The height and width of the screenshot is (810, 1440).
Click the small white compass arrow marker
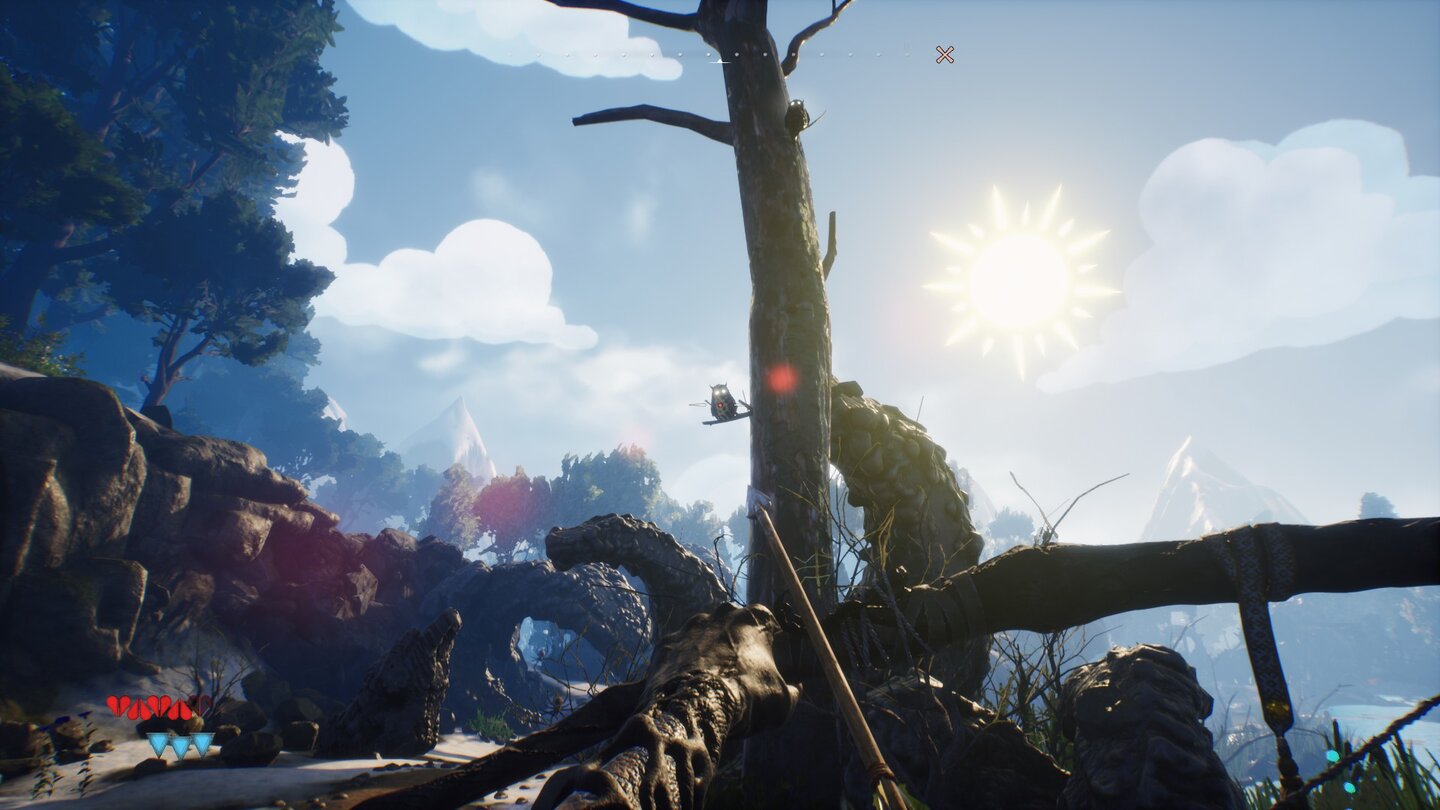[719, 62]
